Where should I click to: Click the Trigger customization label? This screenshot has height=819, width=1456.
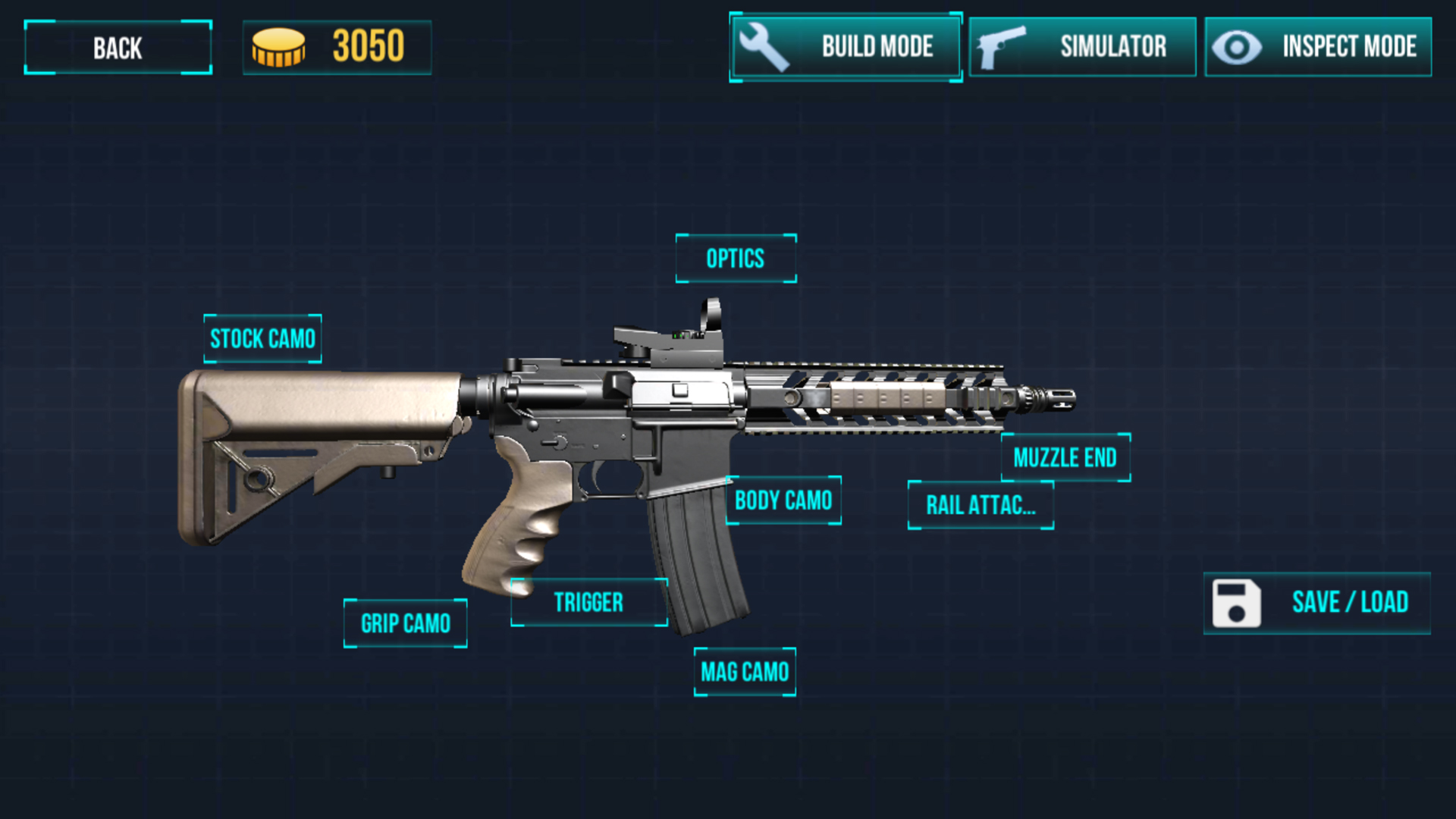pyautogui.click(x=588, y=601)
